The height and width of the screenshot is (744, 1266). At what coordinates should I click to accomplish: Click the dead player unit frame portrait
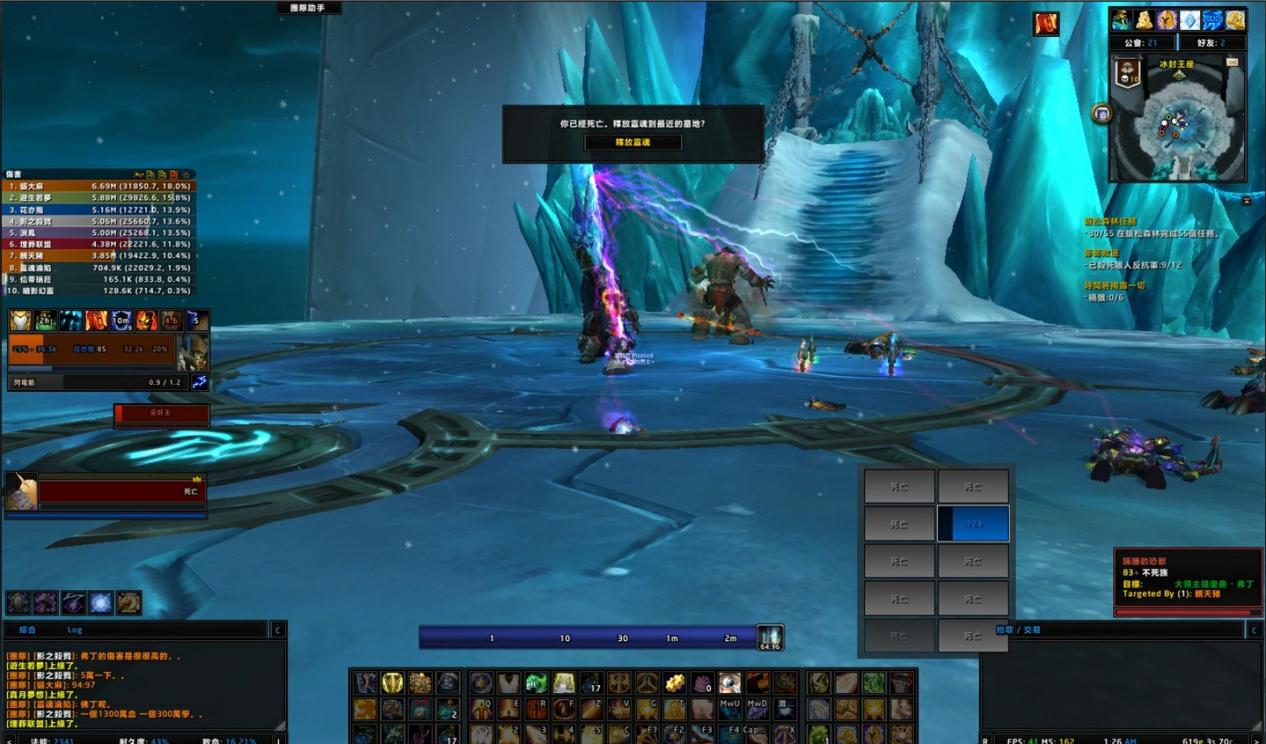[21, 493]
